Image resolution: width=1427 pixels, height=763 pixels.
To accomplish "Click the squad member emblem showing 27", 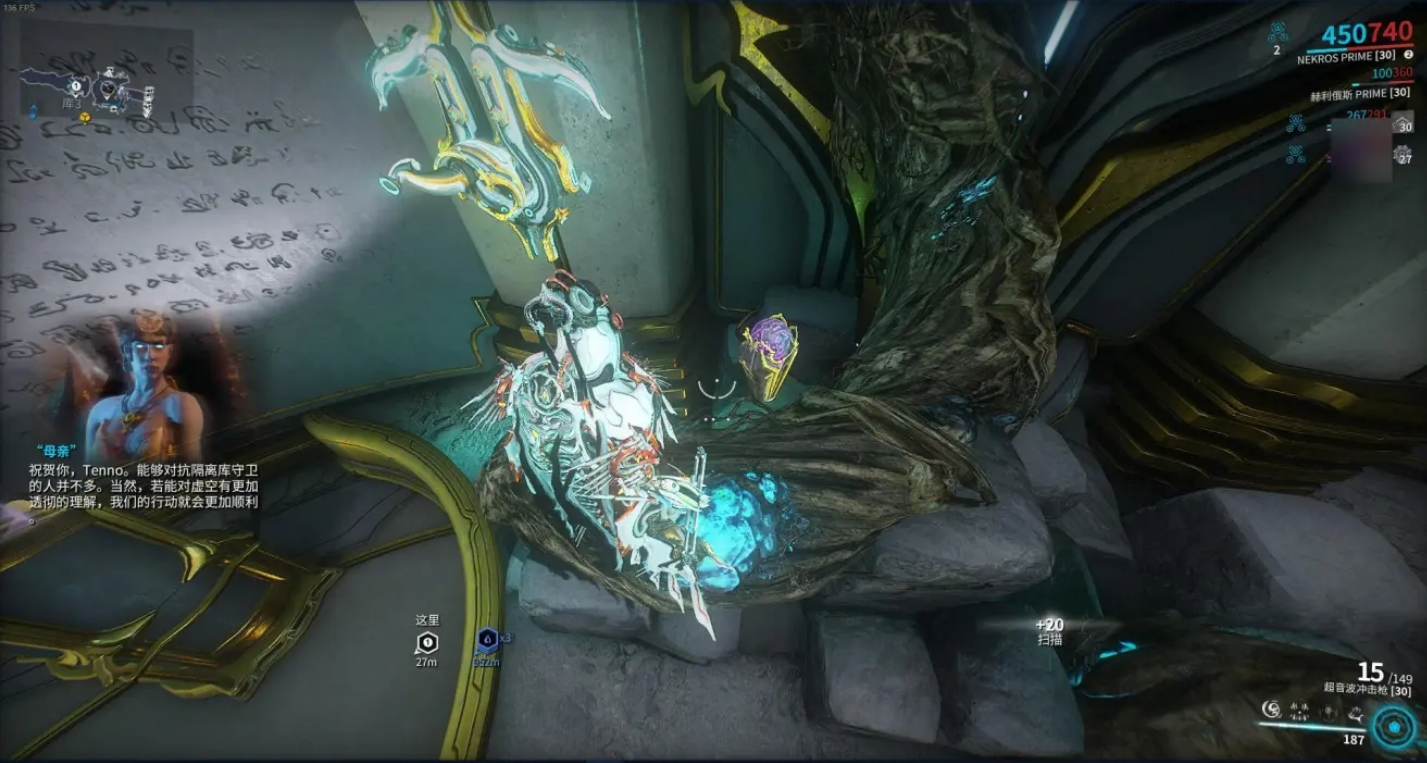I will [x=1403, y=155].
